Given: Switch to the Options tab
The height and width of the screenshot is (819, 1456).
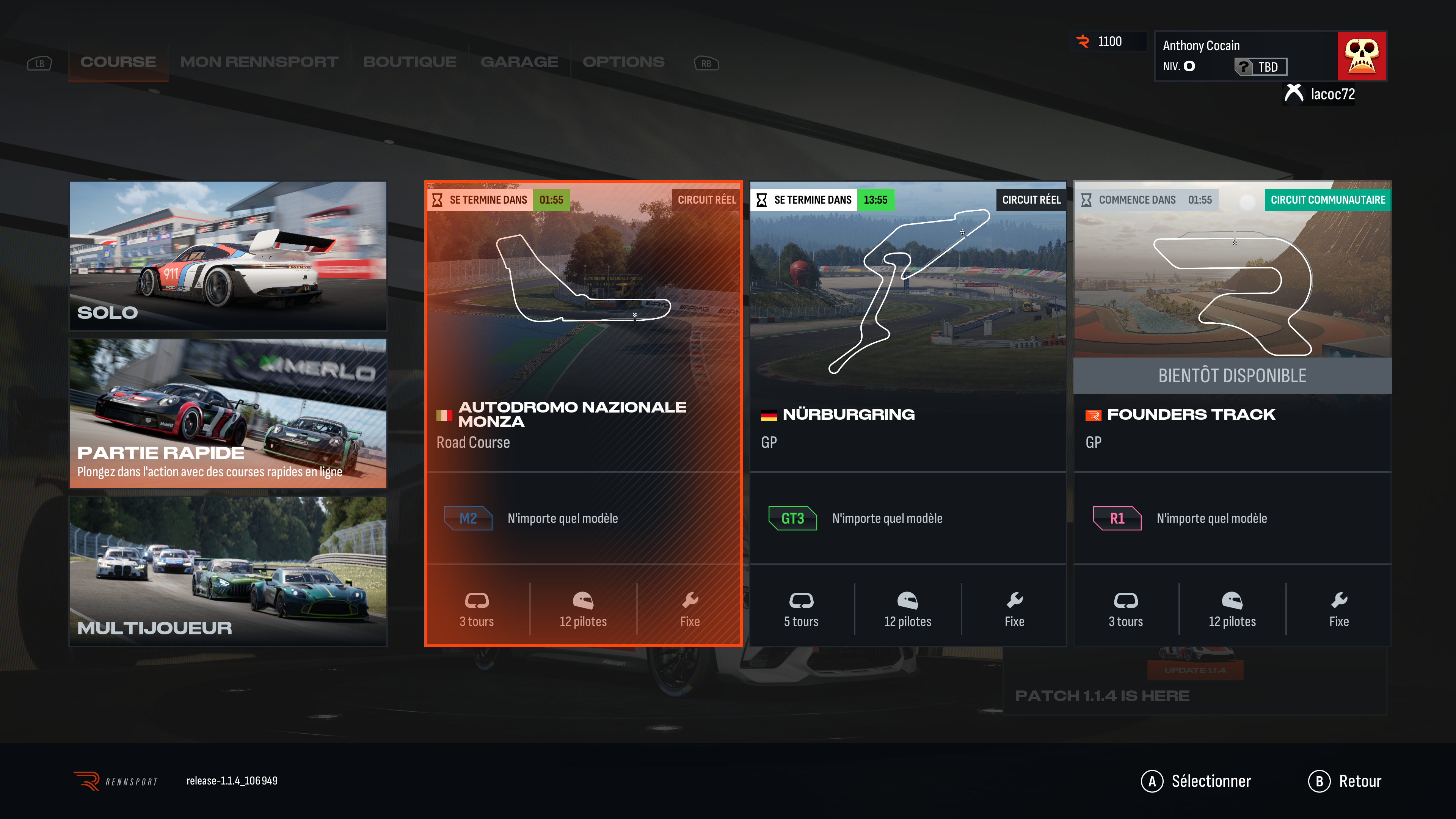Looking at the screenshot, I should click(x=623, y=62).
